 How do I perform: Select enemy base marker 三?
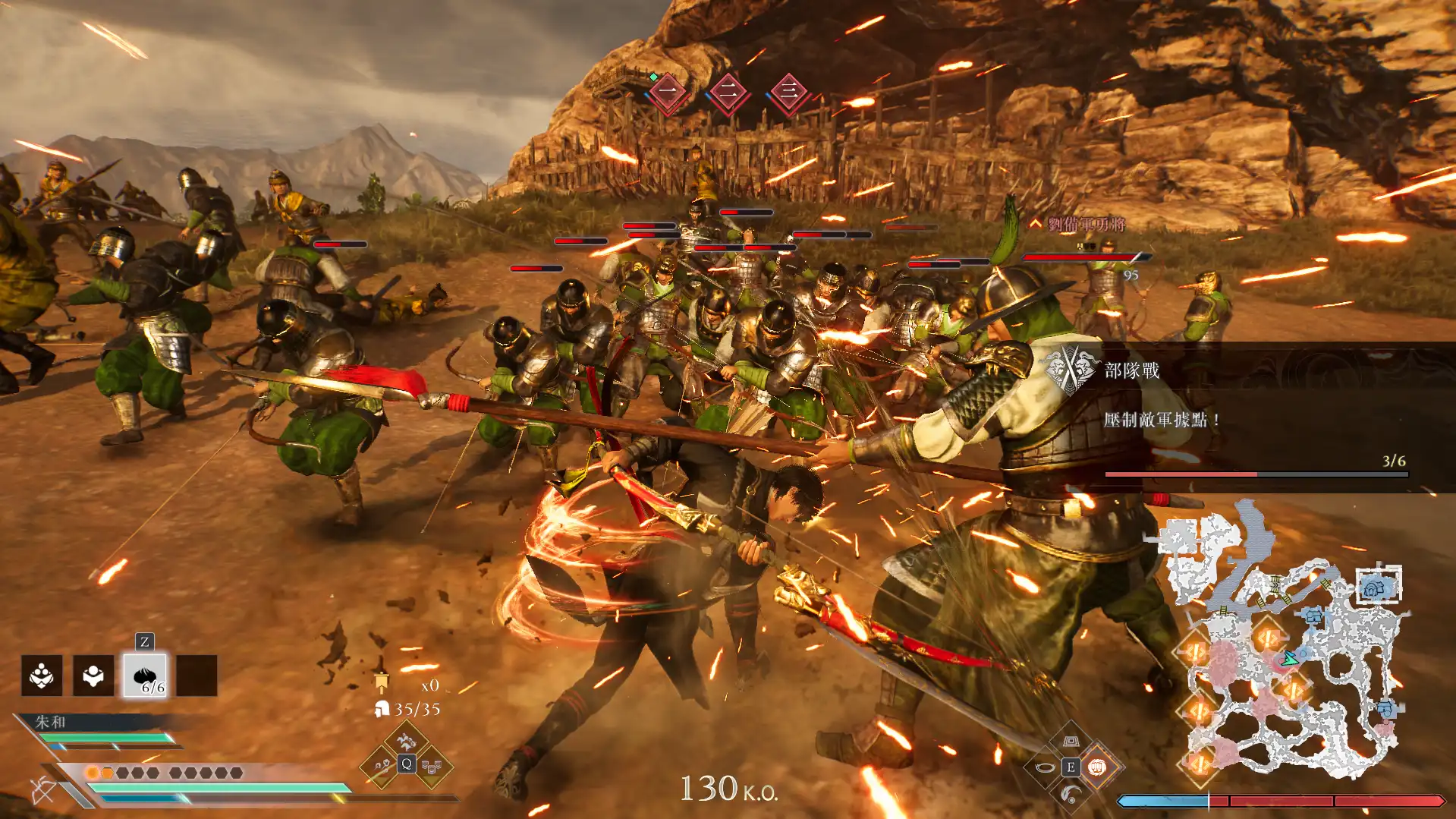(x=789, y=93)
